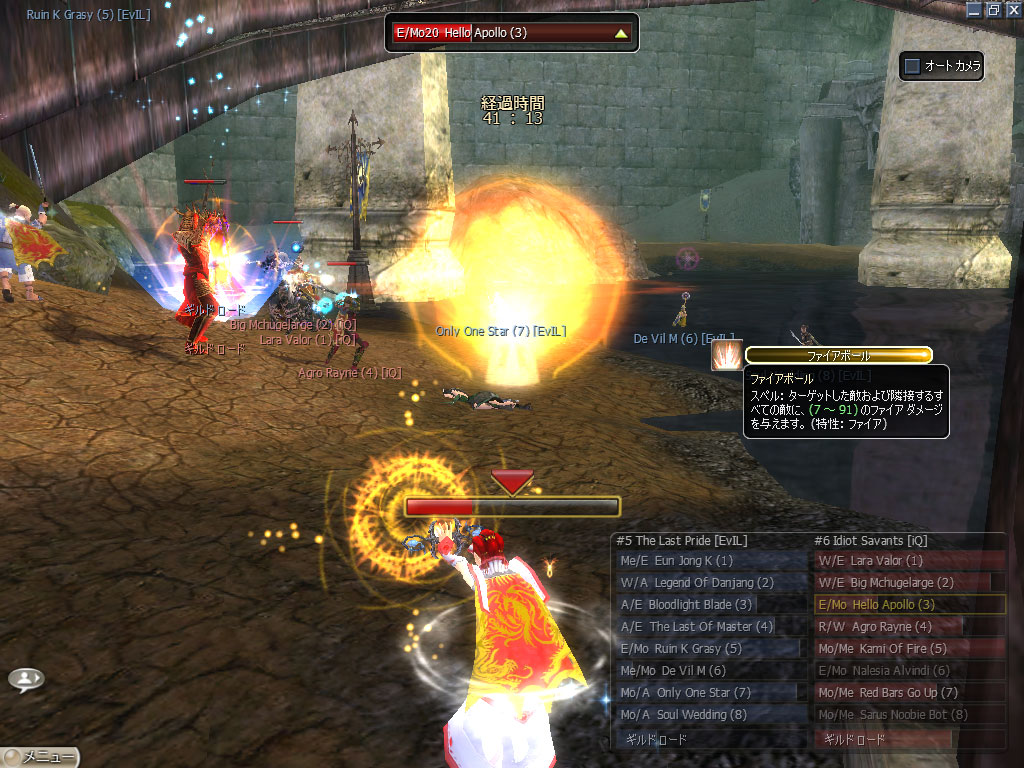Pick Kami Of Fire party member
This screenshot has height=768, width=1024.
(x=909, y=649)
